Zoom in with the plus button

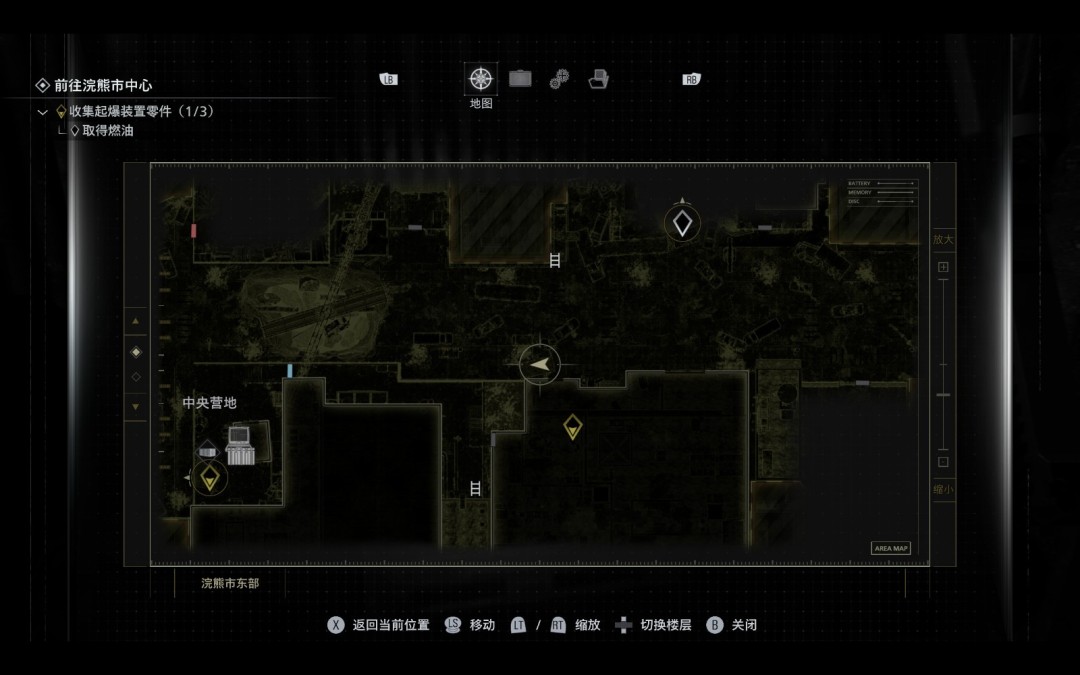pos(943,268)
